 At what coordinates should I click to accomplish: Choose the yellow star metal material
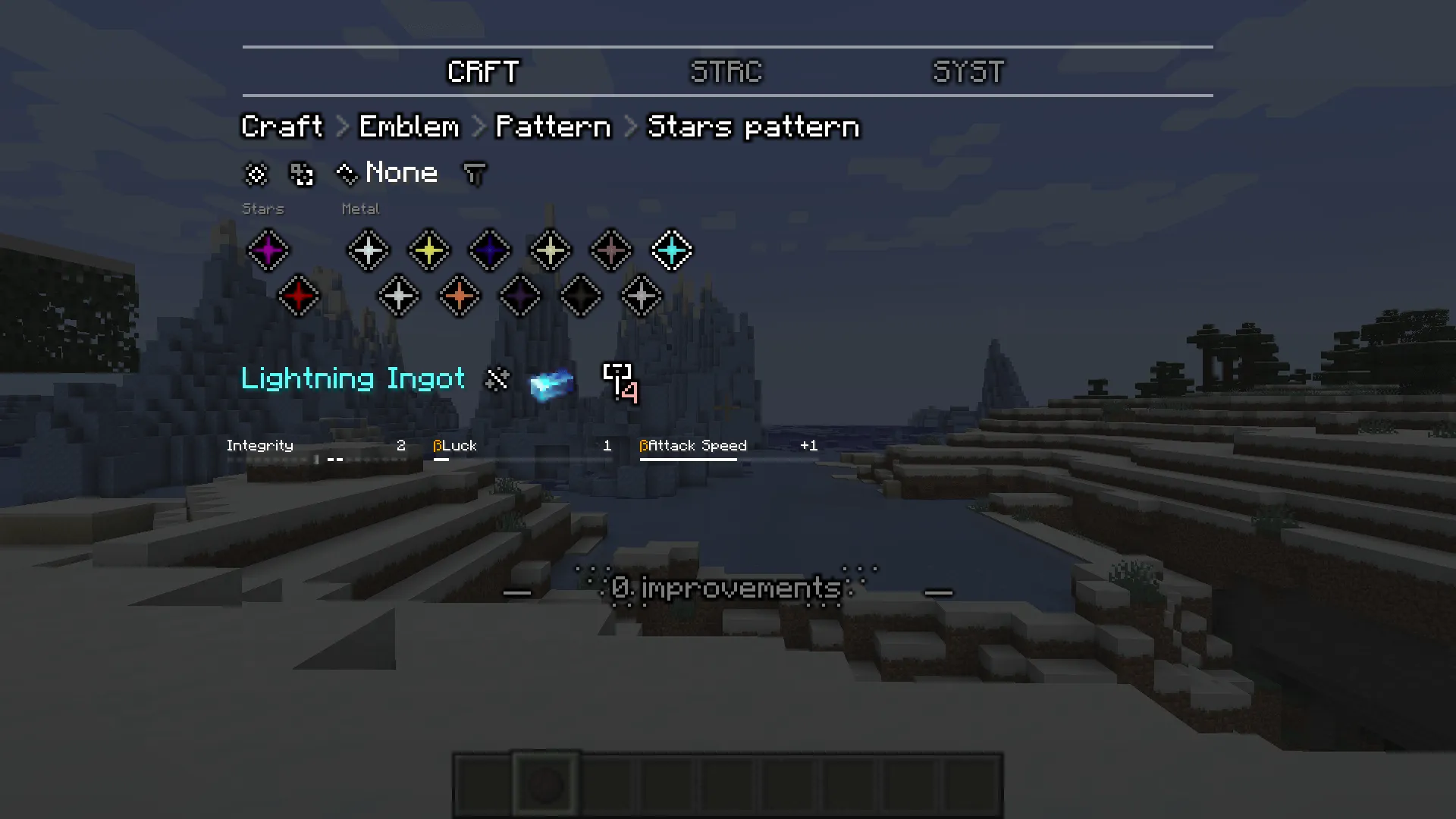[x=428, y=250]
